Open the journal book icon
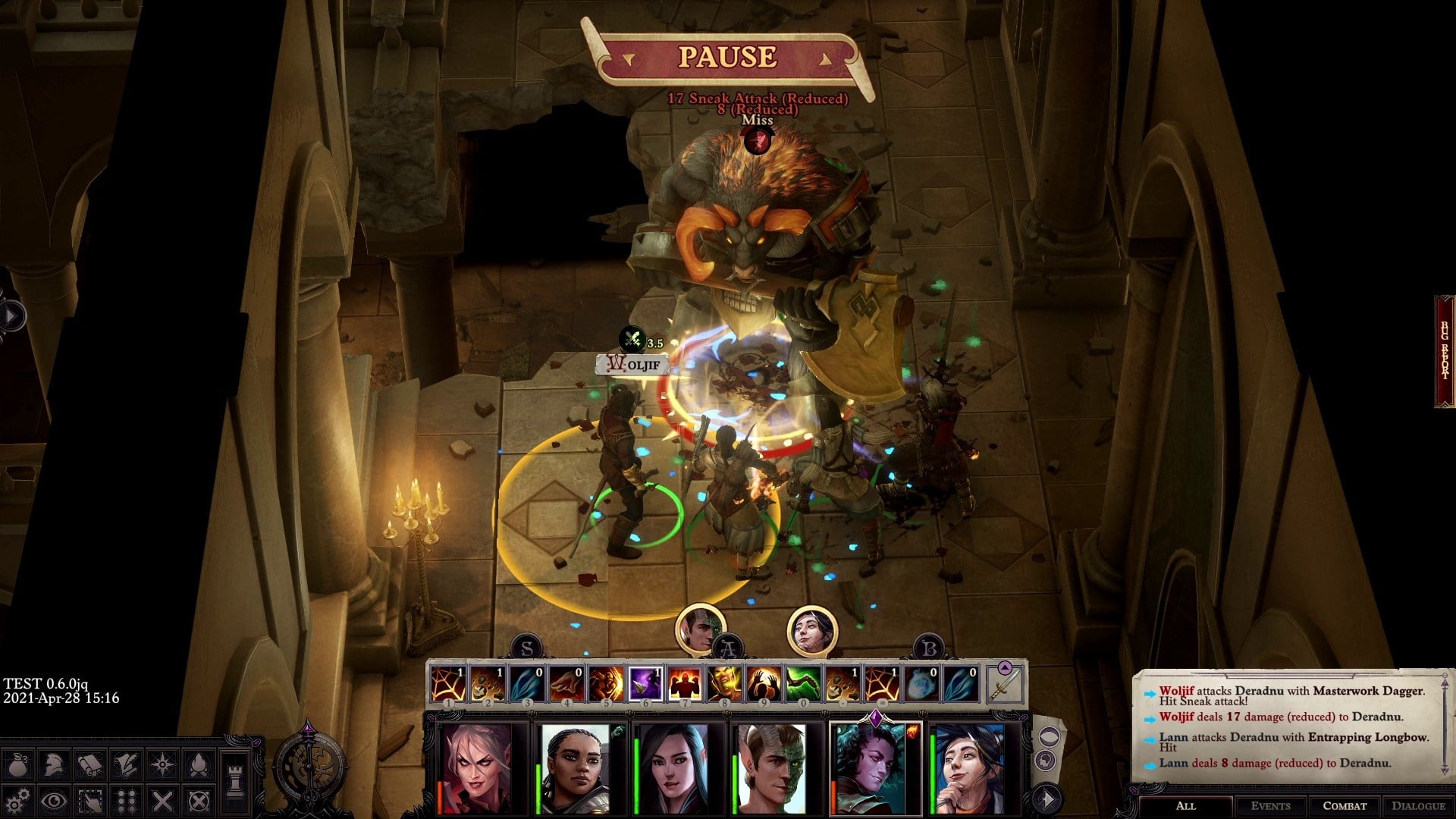 [90, 764]
